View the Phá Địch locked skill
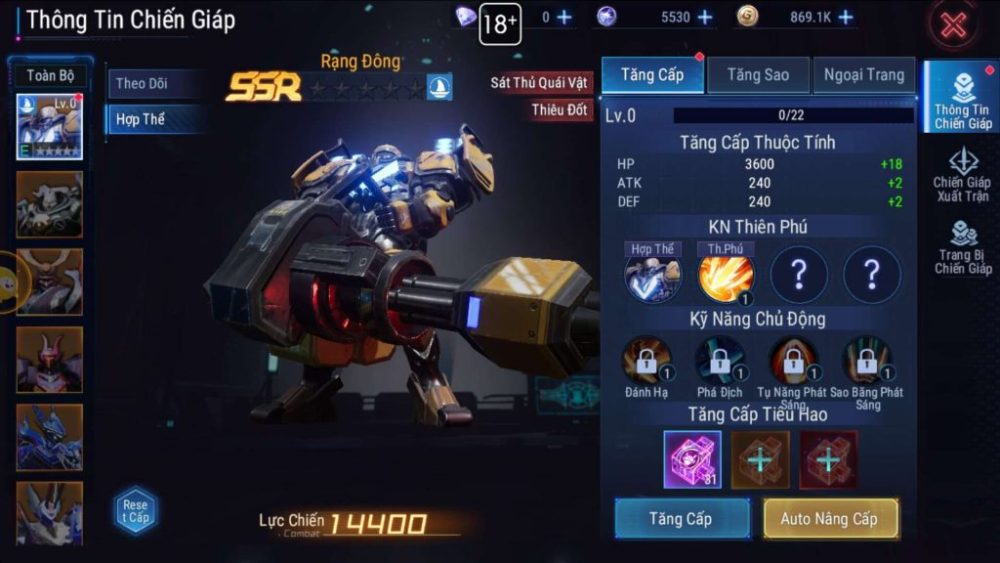 [720, 361]
